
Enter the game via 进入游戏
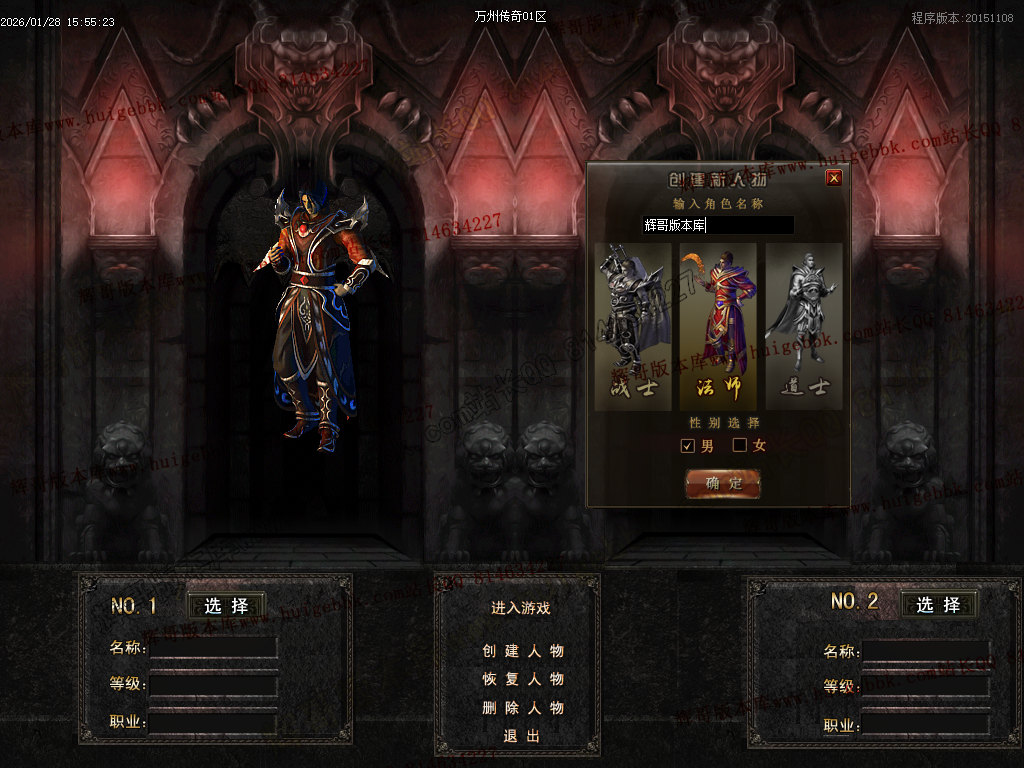pyautogui.click(x=520, y=608)
